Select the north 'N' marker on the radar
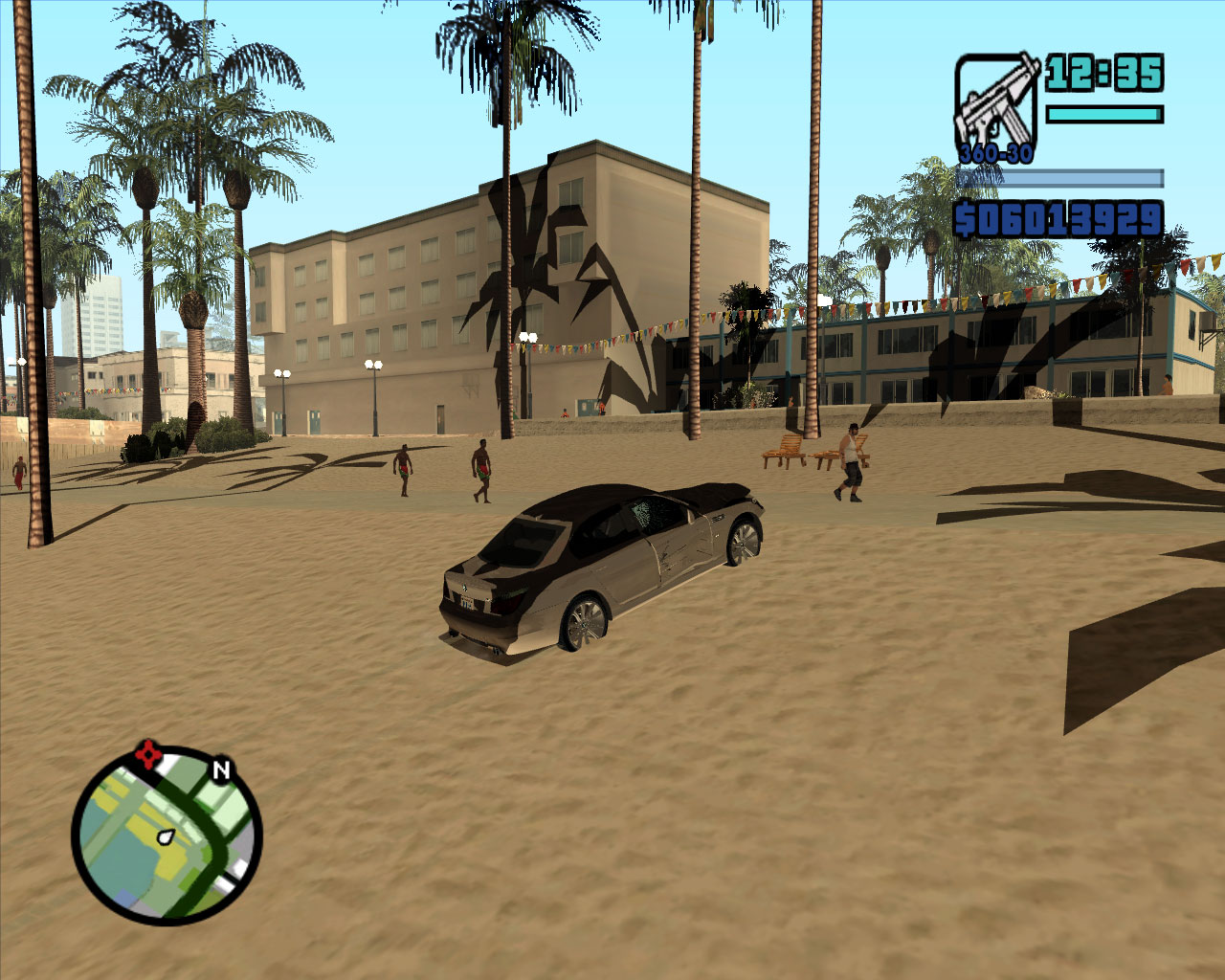Image resolution: width=1225 pixels, height=980 pixels. coord(222,769)
